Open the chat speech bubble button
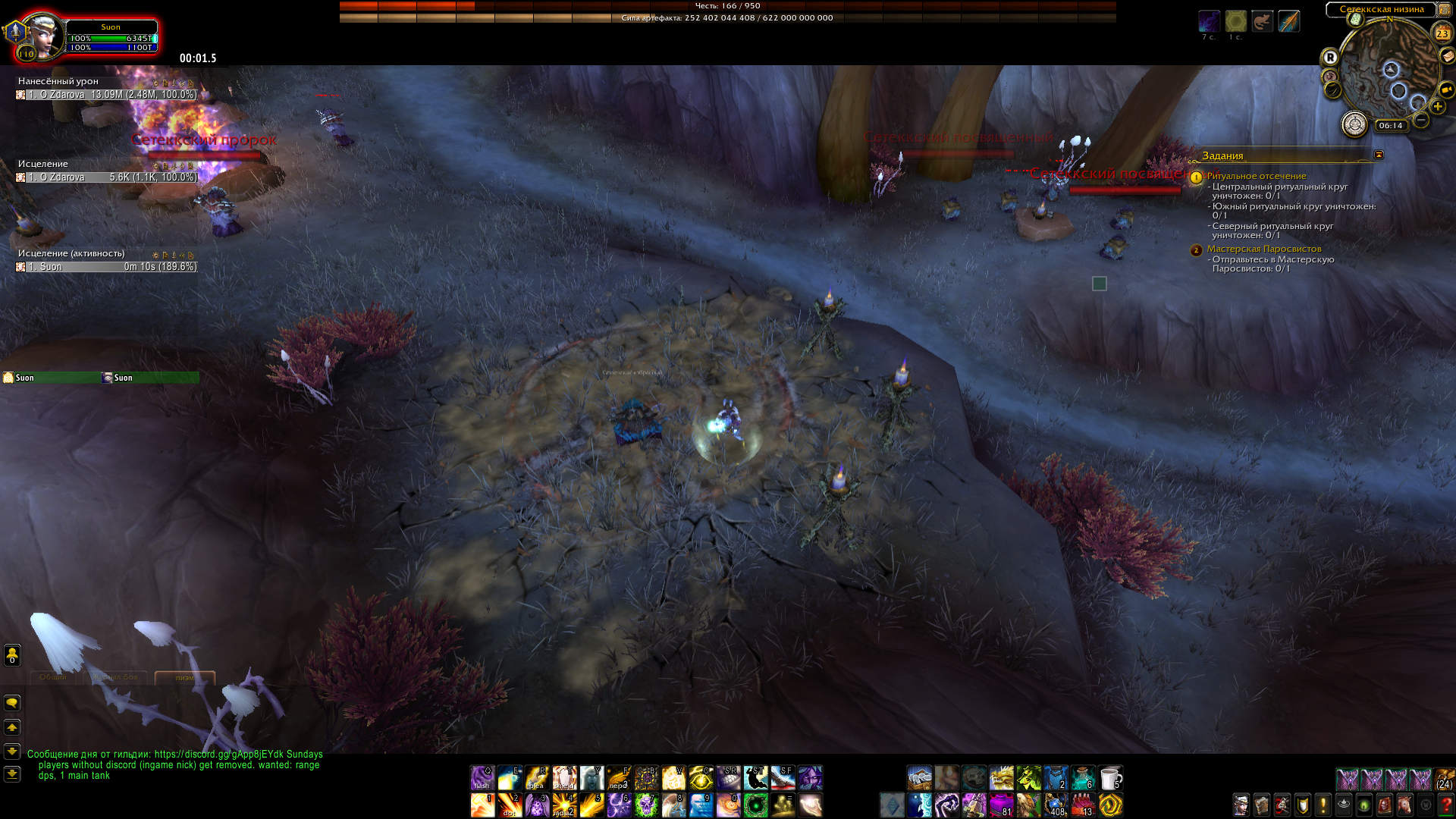Viewport: 1456px width, 819px height. [12, 703]
